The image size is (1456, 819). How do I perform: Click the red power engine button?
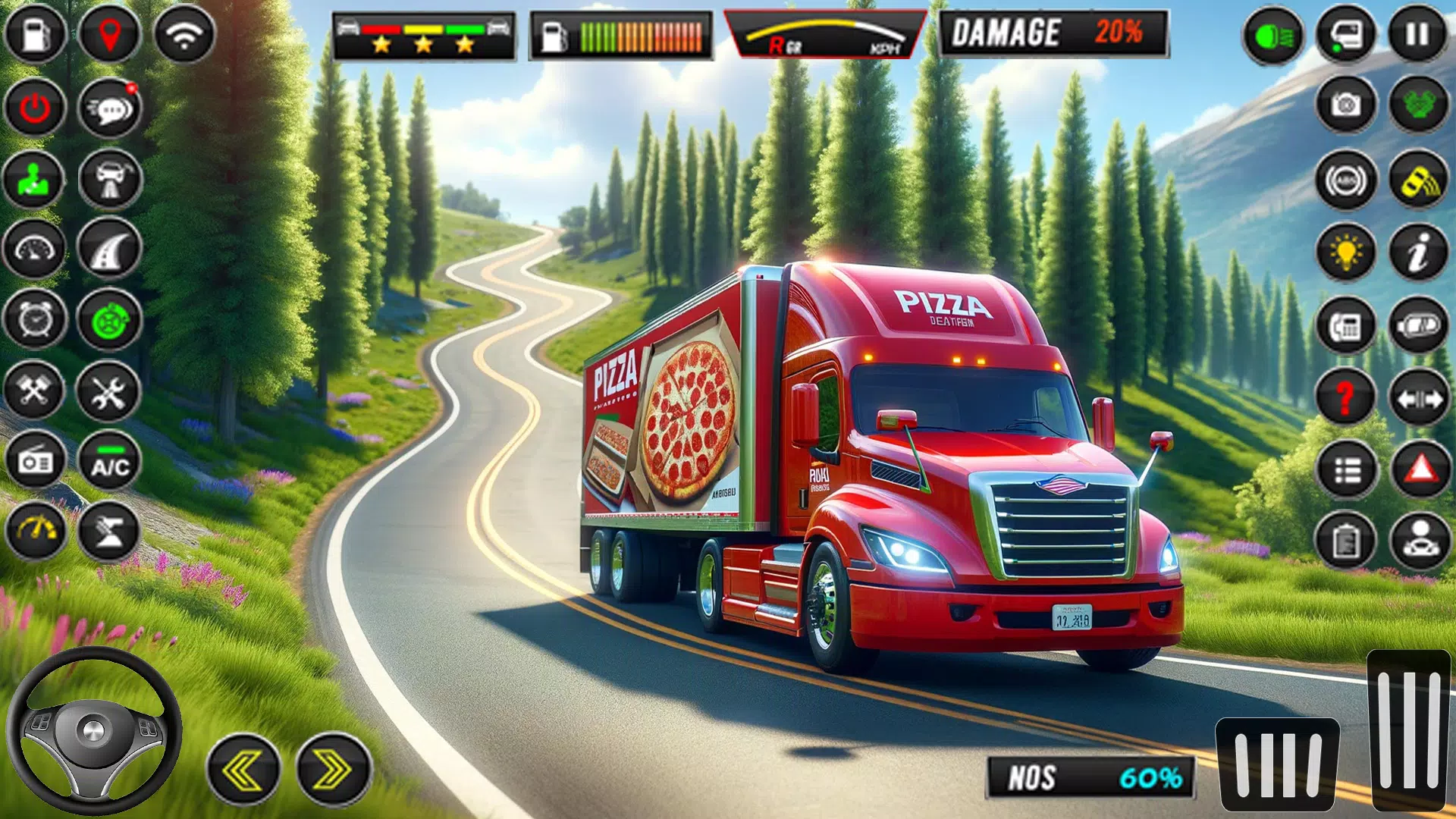(35, 108)
